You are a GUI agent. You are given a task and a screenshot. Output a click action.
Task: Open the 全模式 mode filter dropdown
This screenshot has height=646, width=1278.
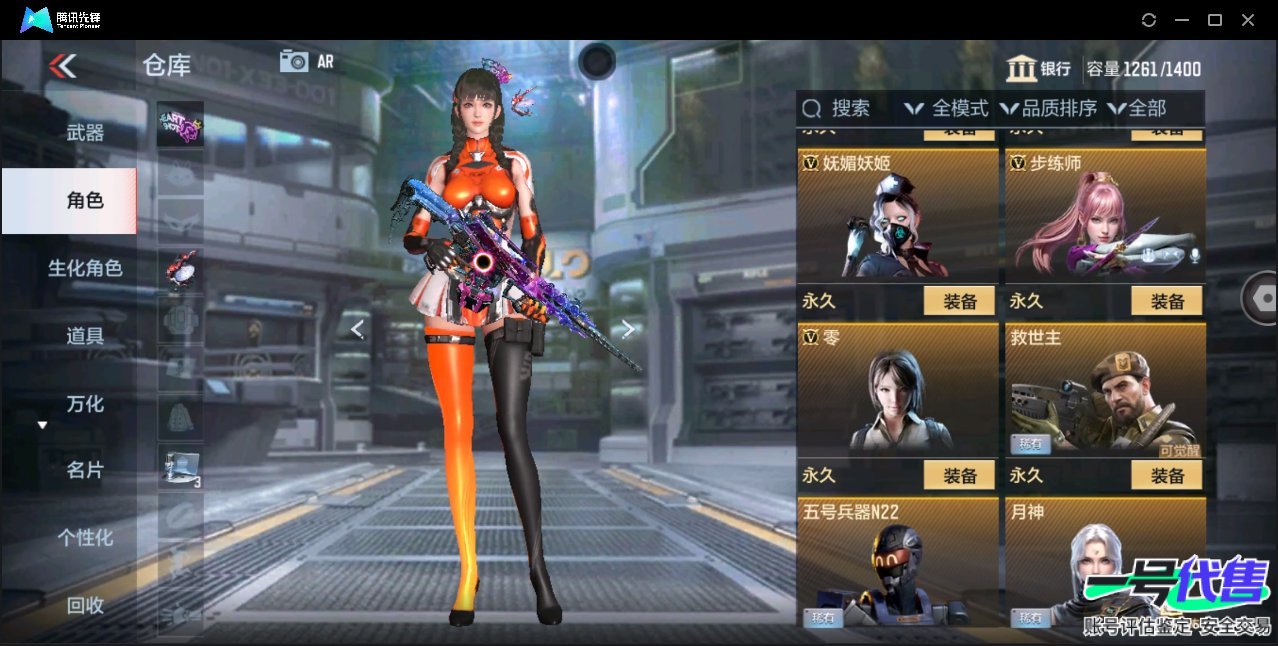[x=946, y=108]
